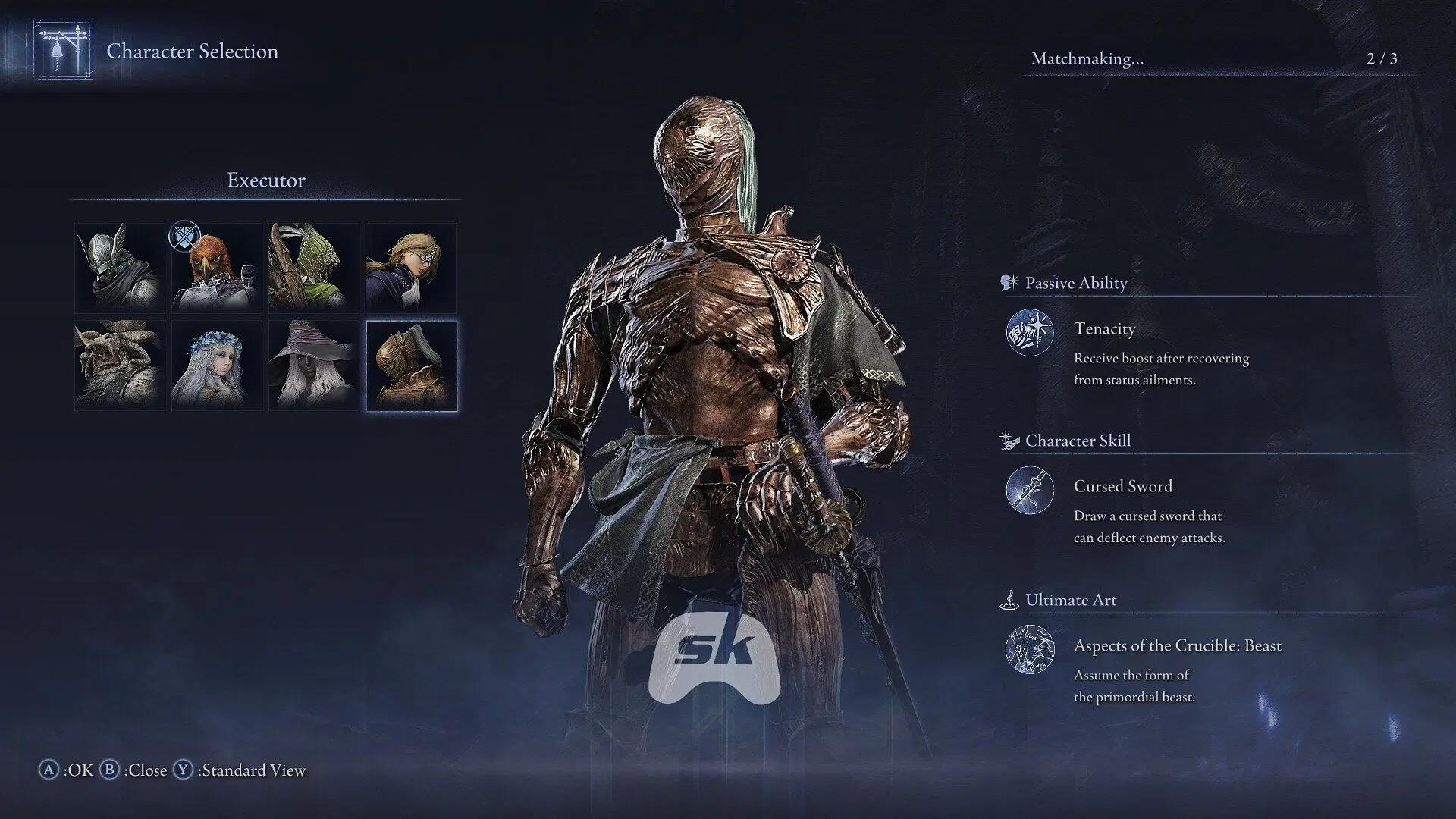The width and height of the screenshot is (1456, 819).
Task: View the Cursed Sword skill icon
Action: click(x=1030, y=490)
